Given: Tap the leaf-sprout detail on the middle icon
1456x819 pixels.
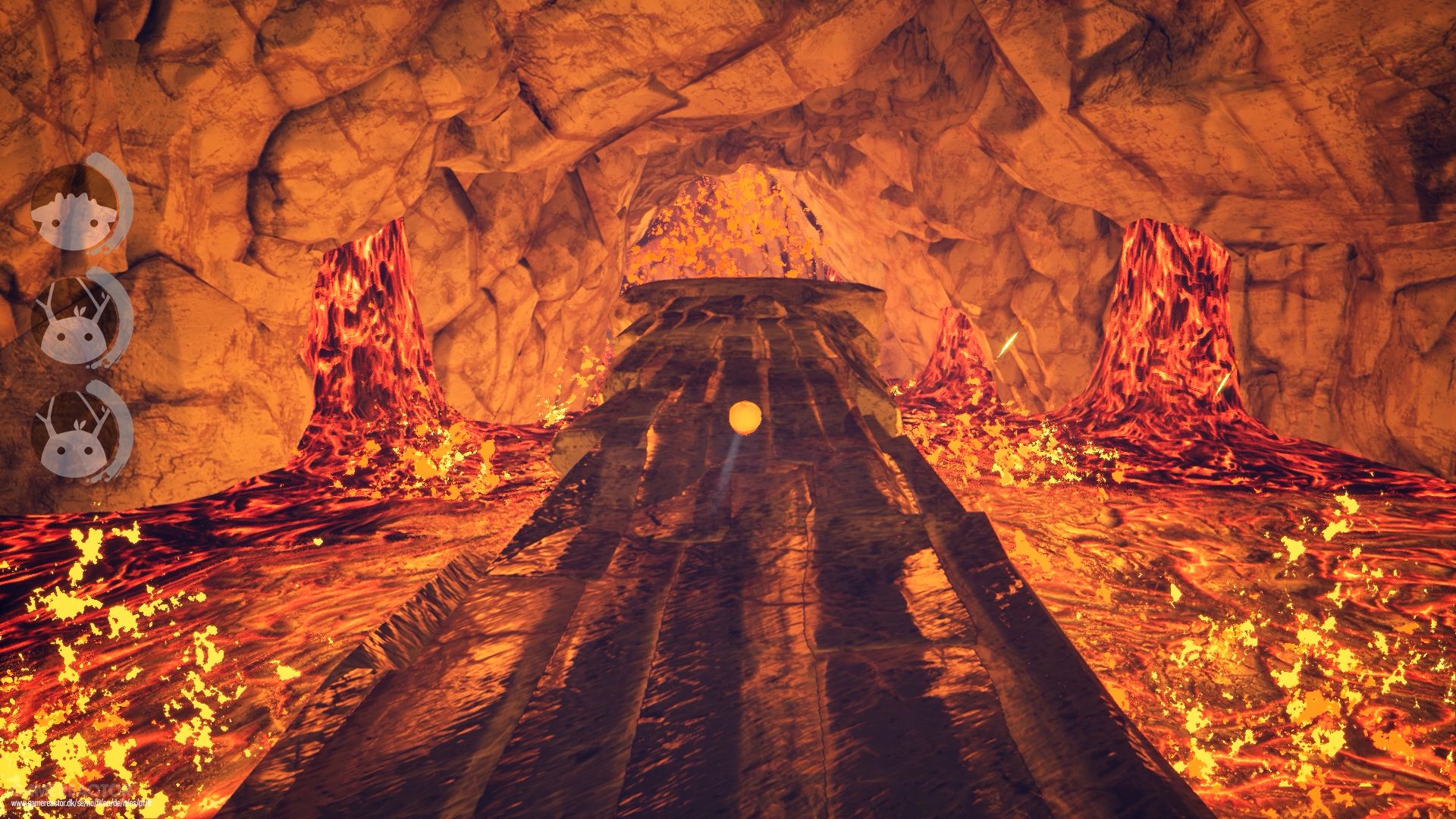Looking at the screenshot, I should (x=79, y=310).
